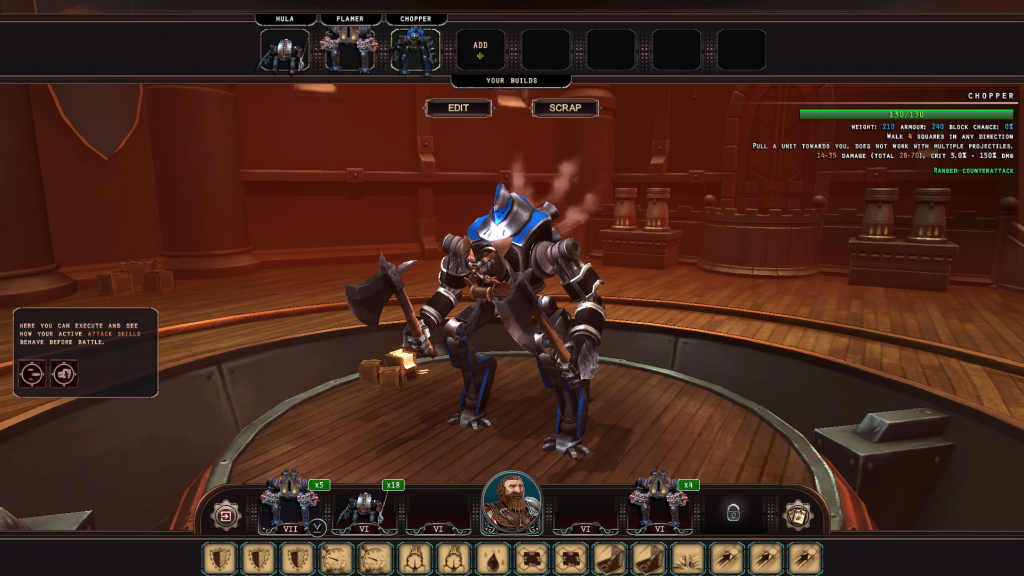
Task: Open the cards icon in squad bar
Action: click(x=797, y=515)
